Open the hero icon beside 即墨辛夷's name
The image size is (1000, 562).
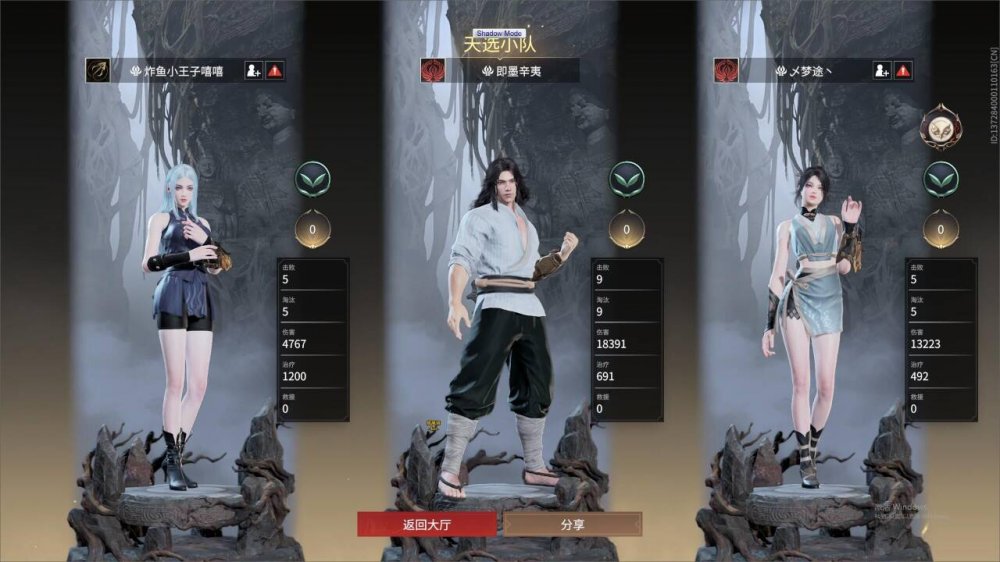click(x=433, y=71)
